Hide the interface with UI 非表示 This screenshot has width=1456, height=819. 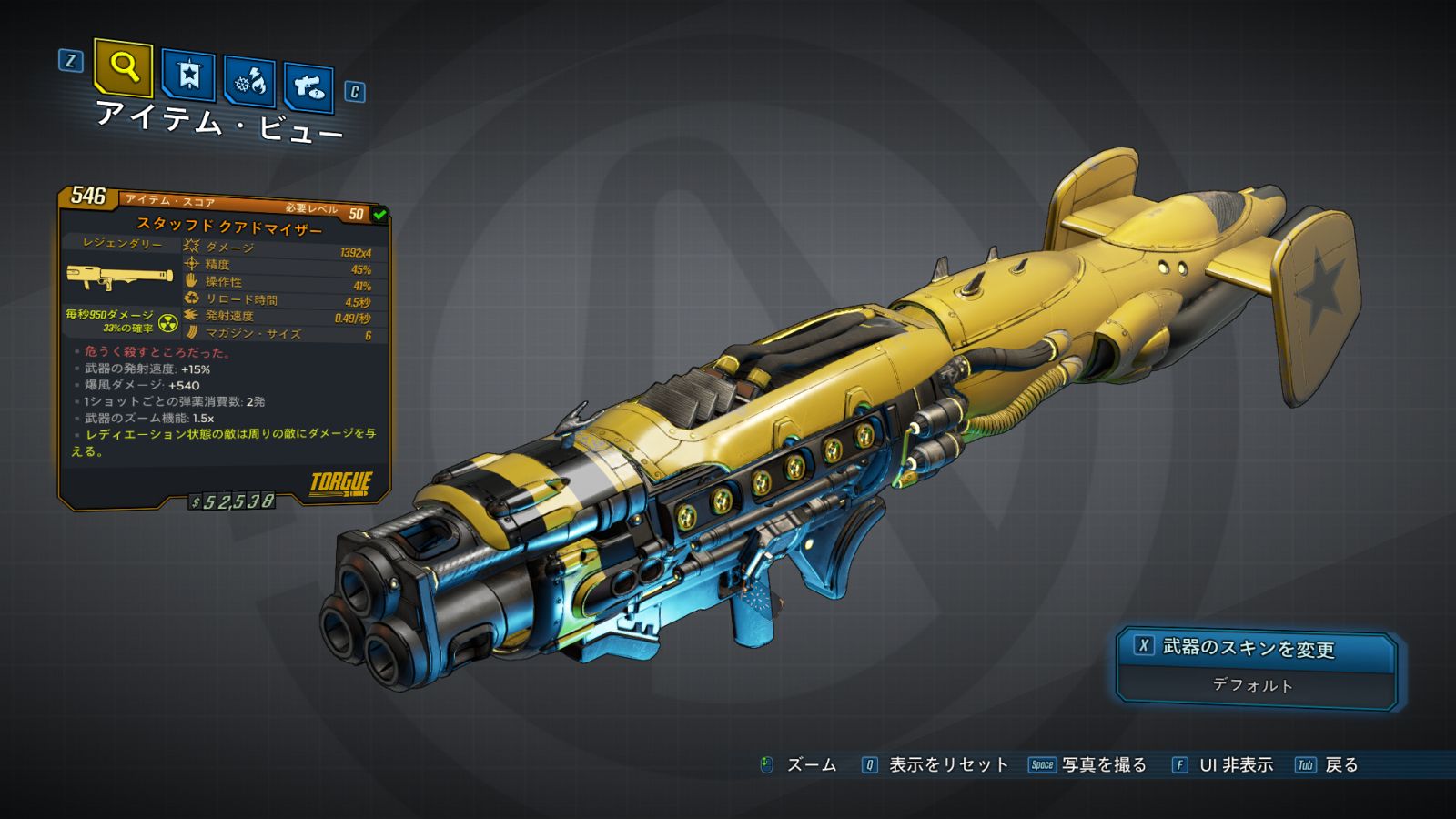point(1235,764)
